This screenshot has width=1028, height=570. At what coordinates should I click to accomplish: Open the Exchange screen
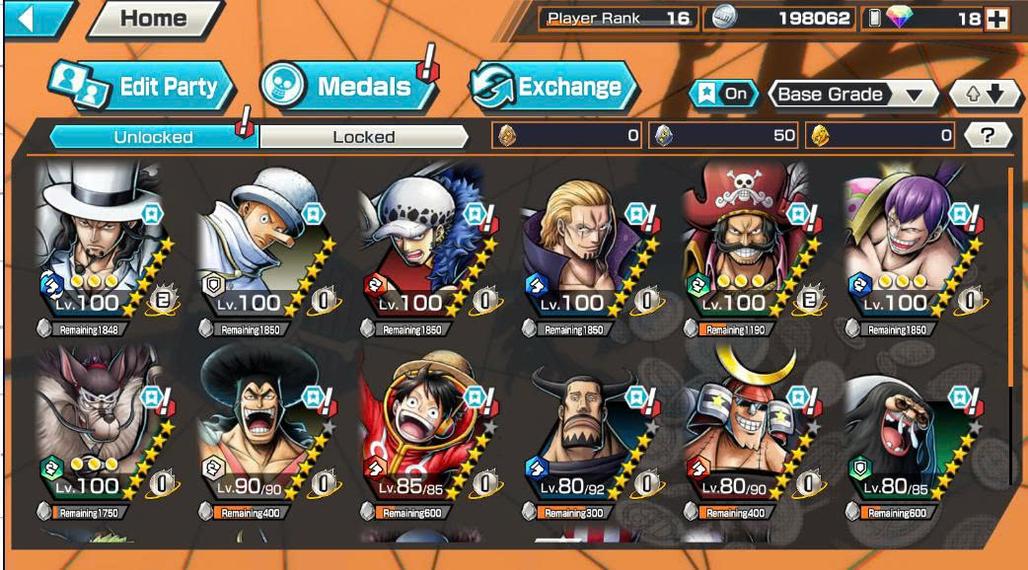553,87
